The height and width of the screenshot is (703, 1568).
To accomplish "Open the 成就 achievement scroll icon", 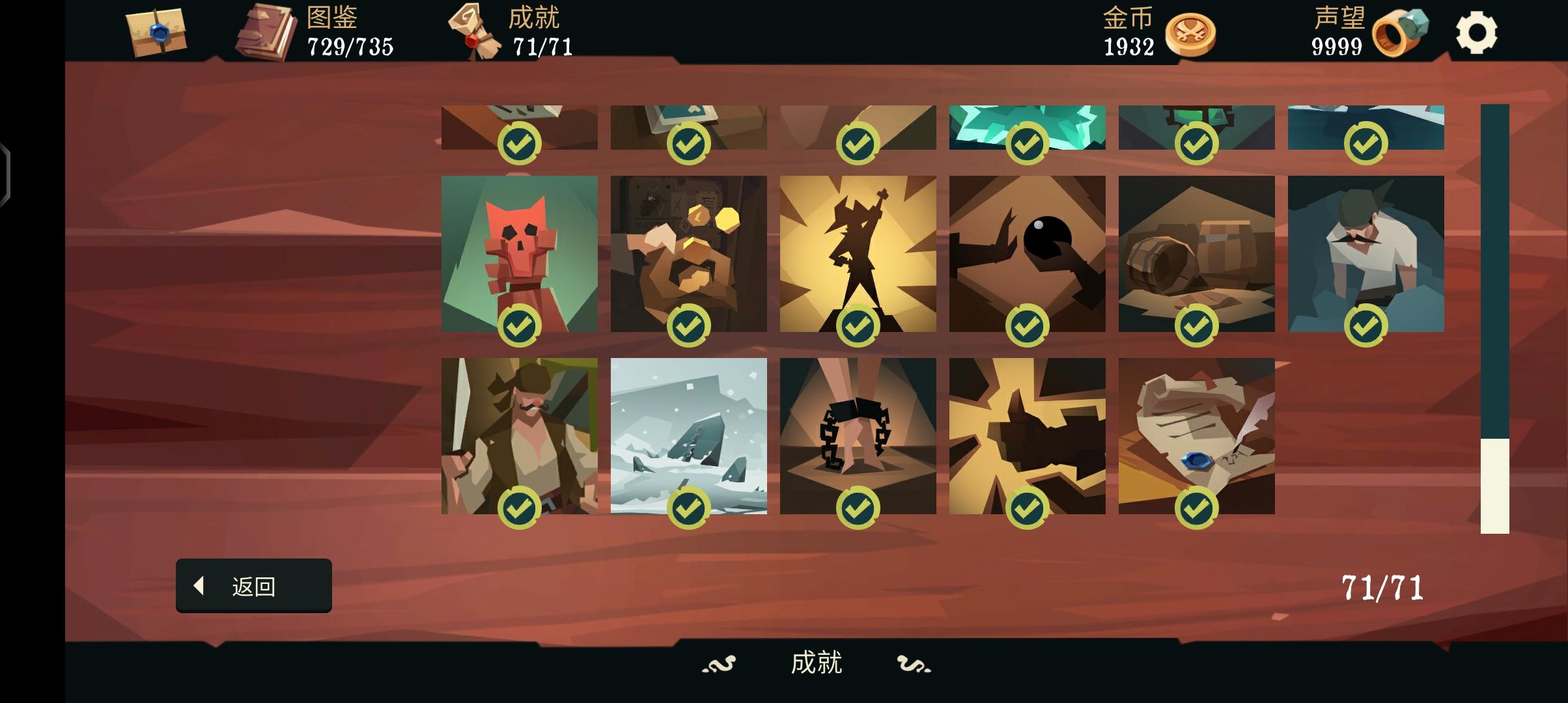I will (472, 29).
